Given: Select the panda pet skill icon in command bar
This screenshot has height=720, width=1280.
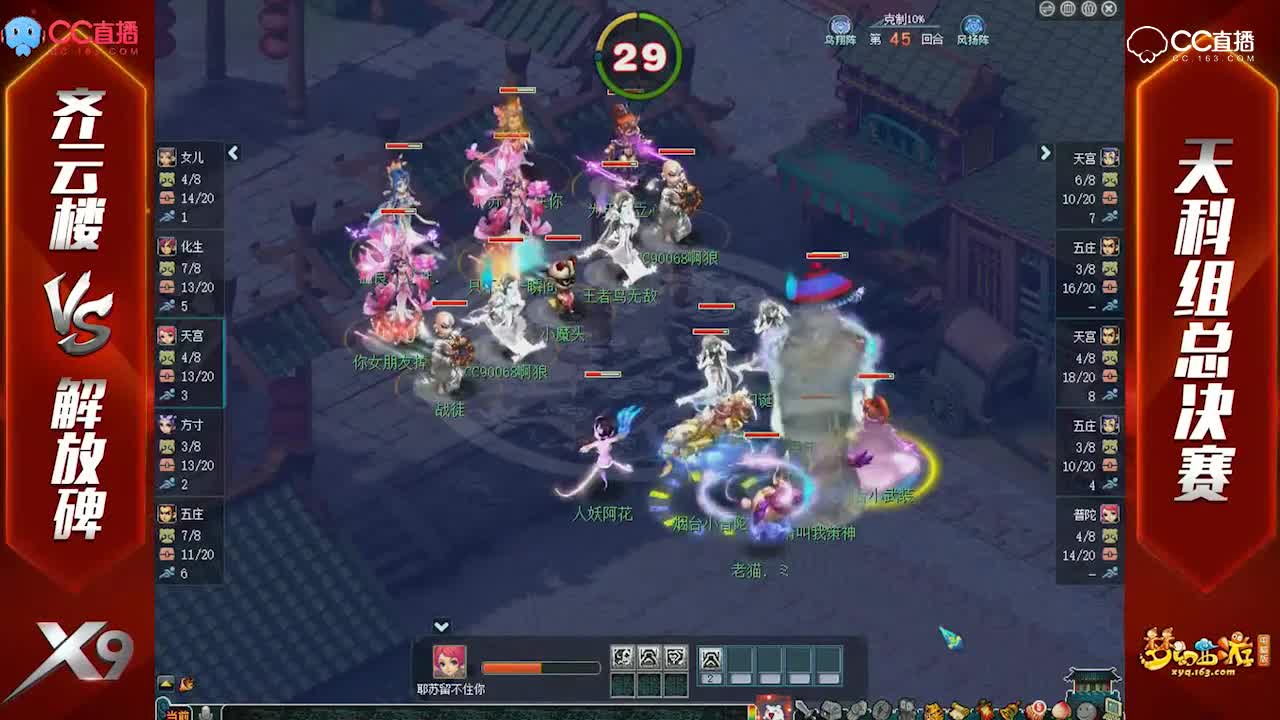Looking at the screenshot, I should tap(621, 658).
